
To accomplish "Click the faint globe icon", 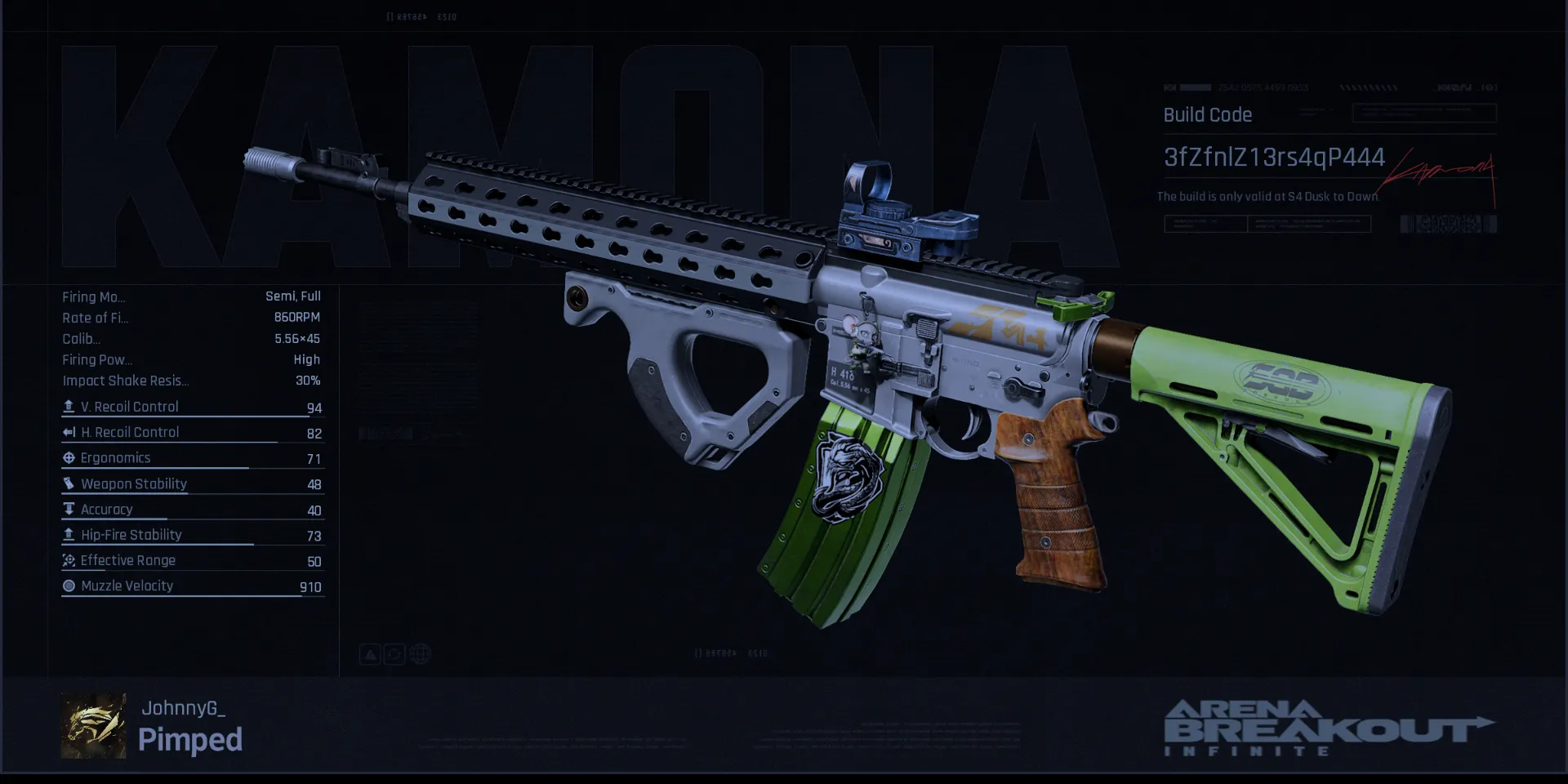I will point(421,654).
